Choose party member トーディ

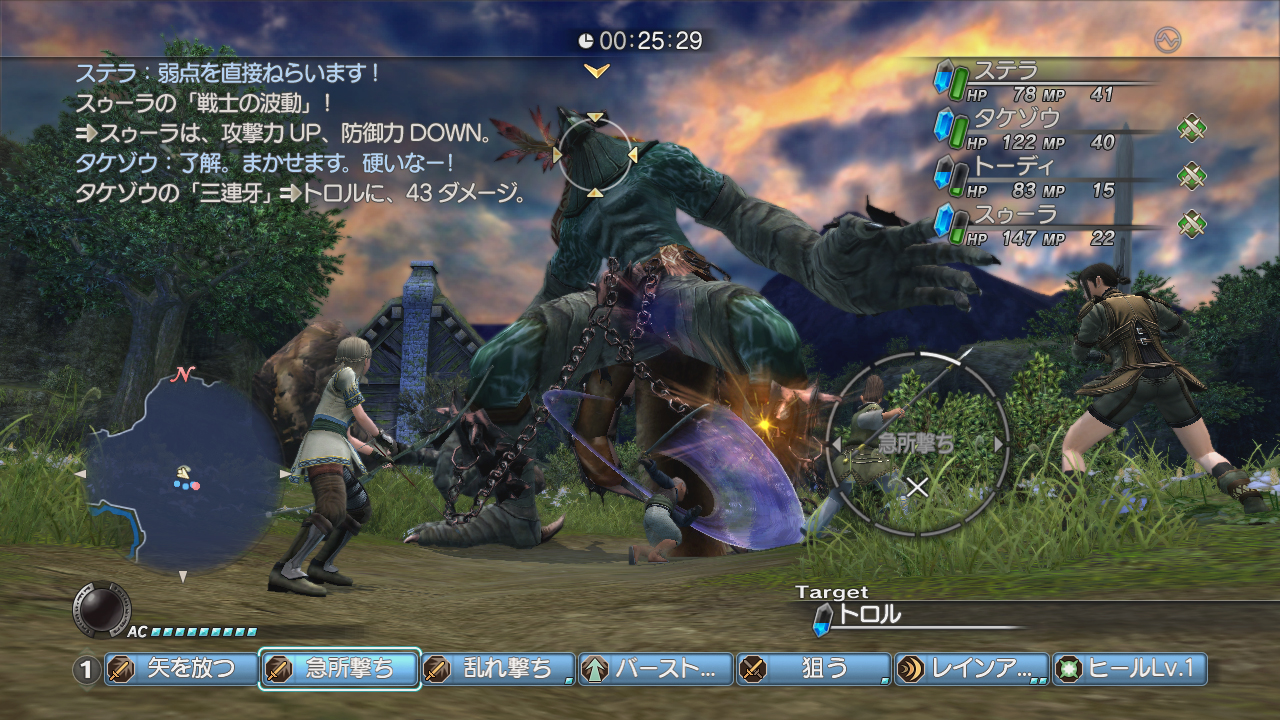click(1040, 177)
